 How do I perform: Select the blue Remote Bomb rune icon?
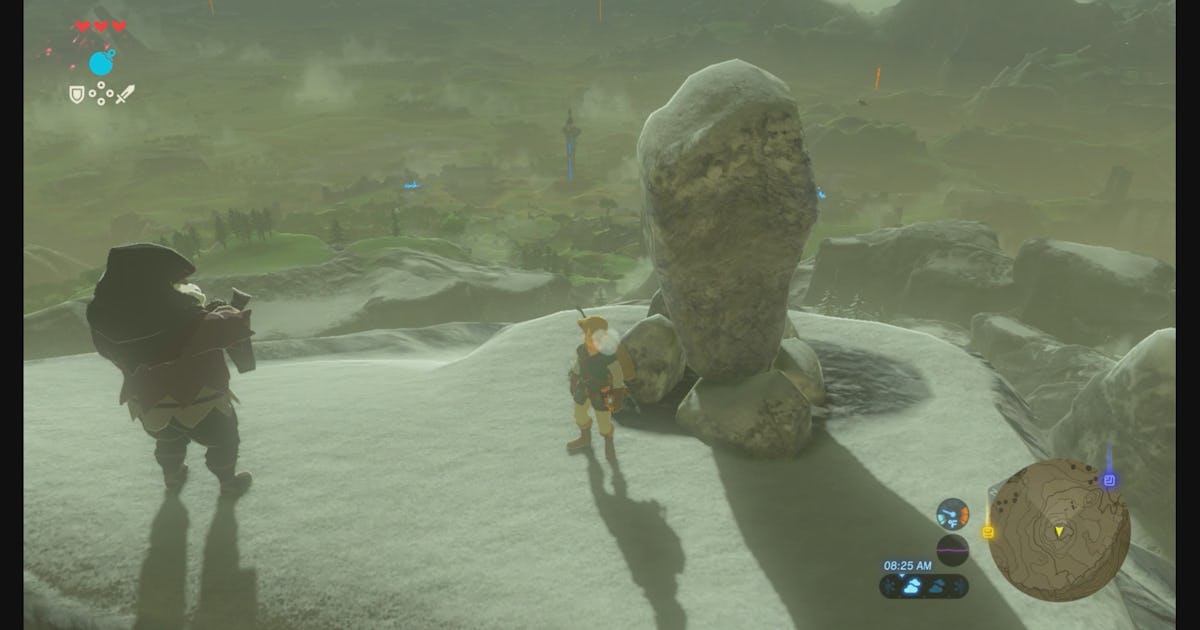coord(101,63)
